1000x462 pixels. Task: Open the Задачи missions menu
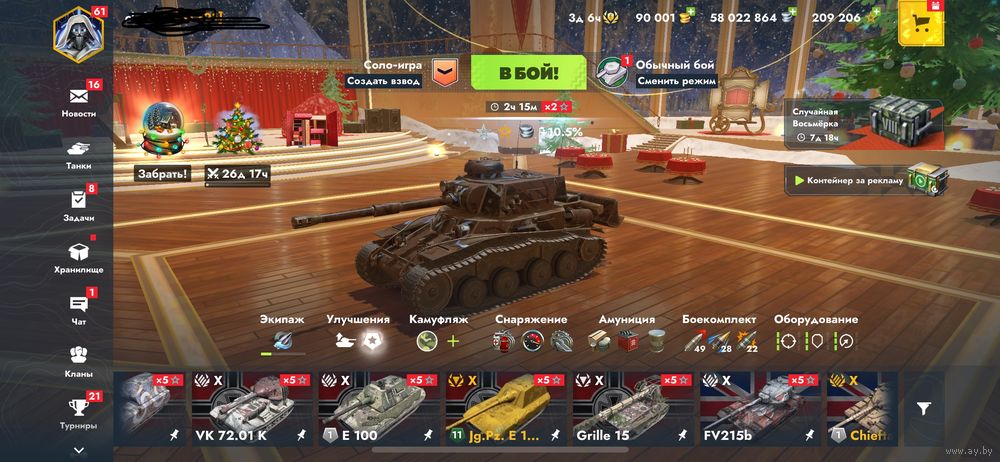pyautogui.click(x=79, y=203)
